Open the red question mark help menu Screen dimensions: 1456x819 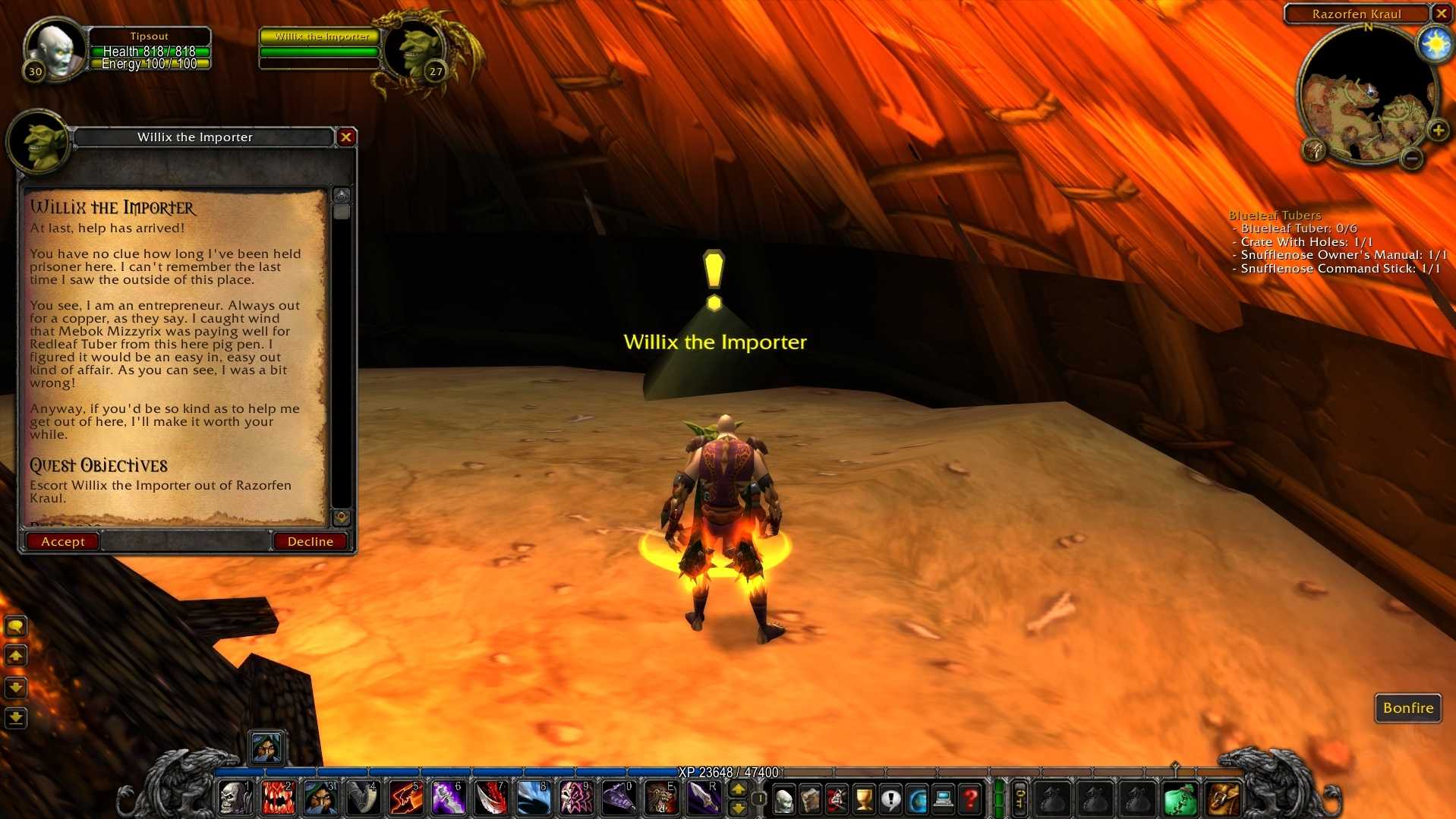970,799
